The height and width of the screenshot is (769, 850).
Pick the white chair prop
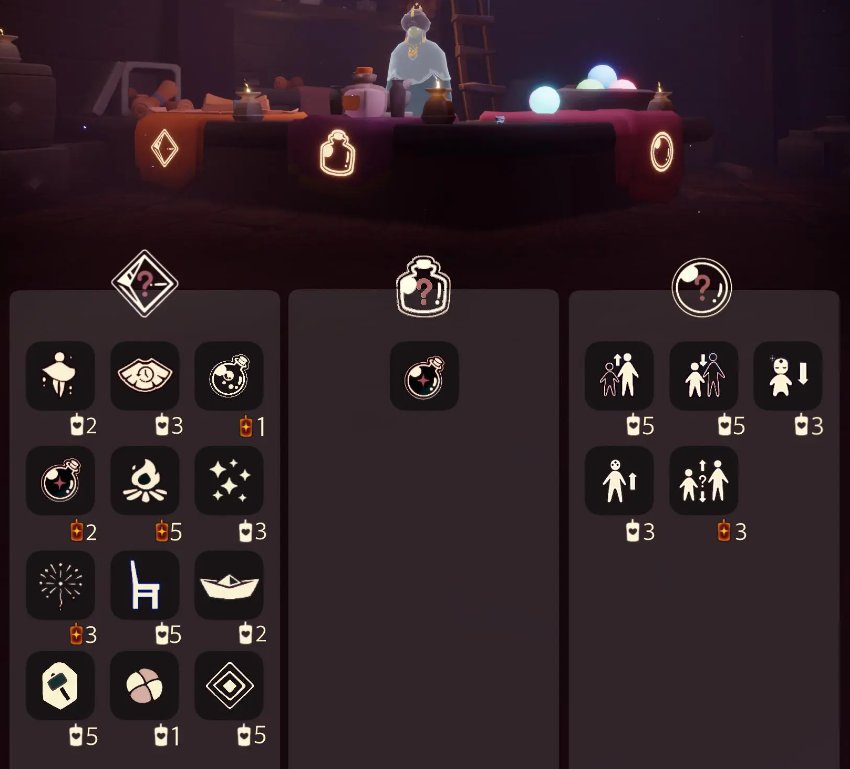point(145,585)
